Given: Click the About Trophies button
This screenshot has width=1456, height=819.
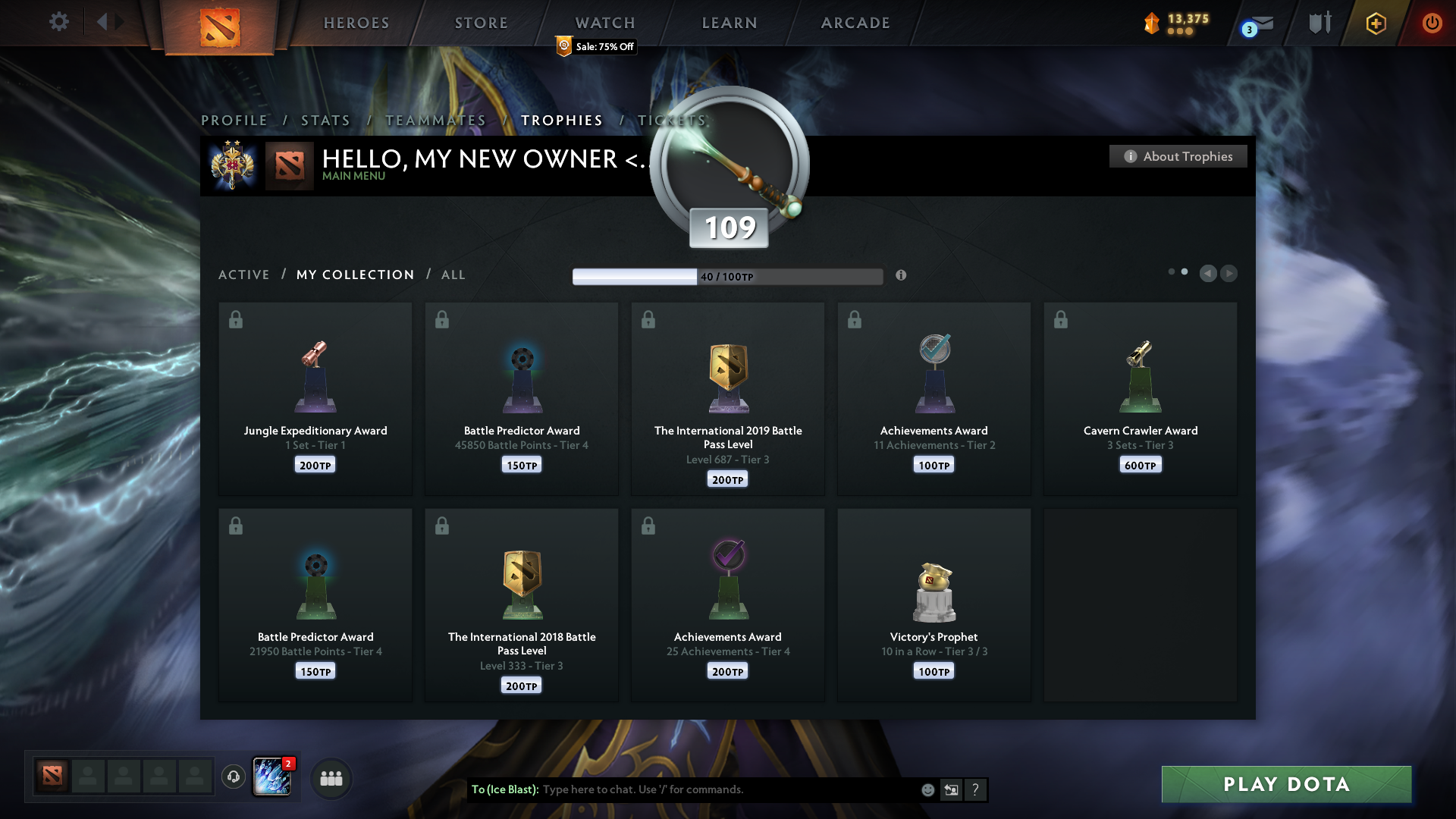Looking at the screenshot, I should (x=1178, y=156).
